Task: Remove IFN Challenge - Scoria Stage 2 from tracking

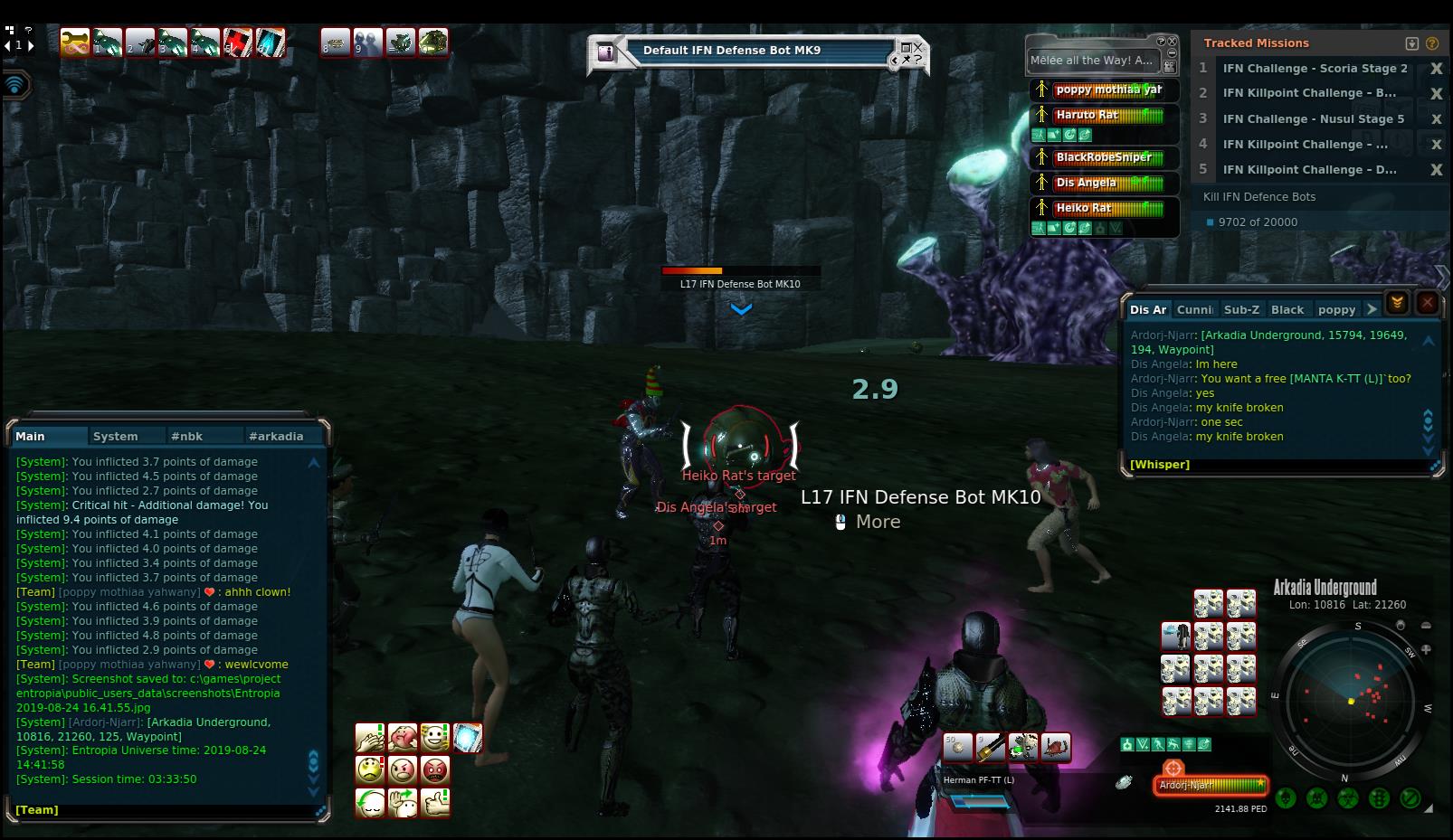Action: [x=1435, y=69]
